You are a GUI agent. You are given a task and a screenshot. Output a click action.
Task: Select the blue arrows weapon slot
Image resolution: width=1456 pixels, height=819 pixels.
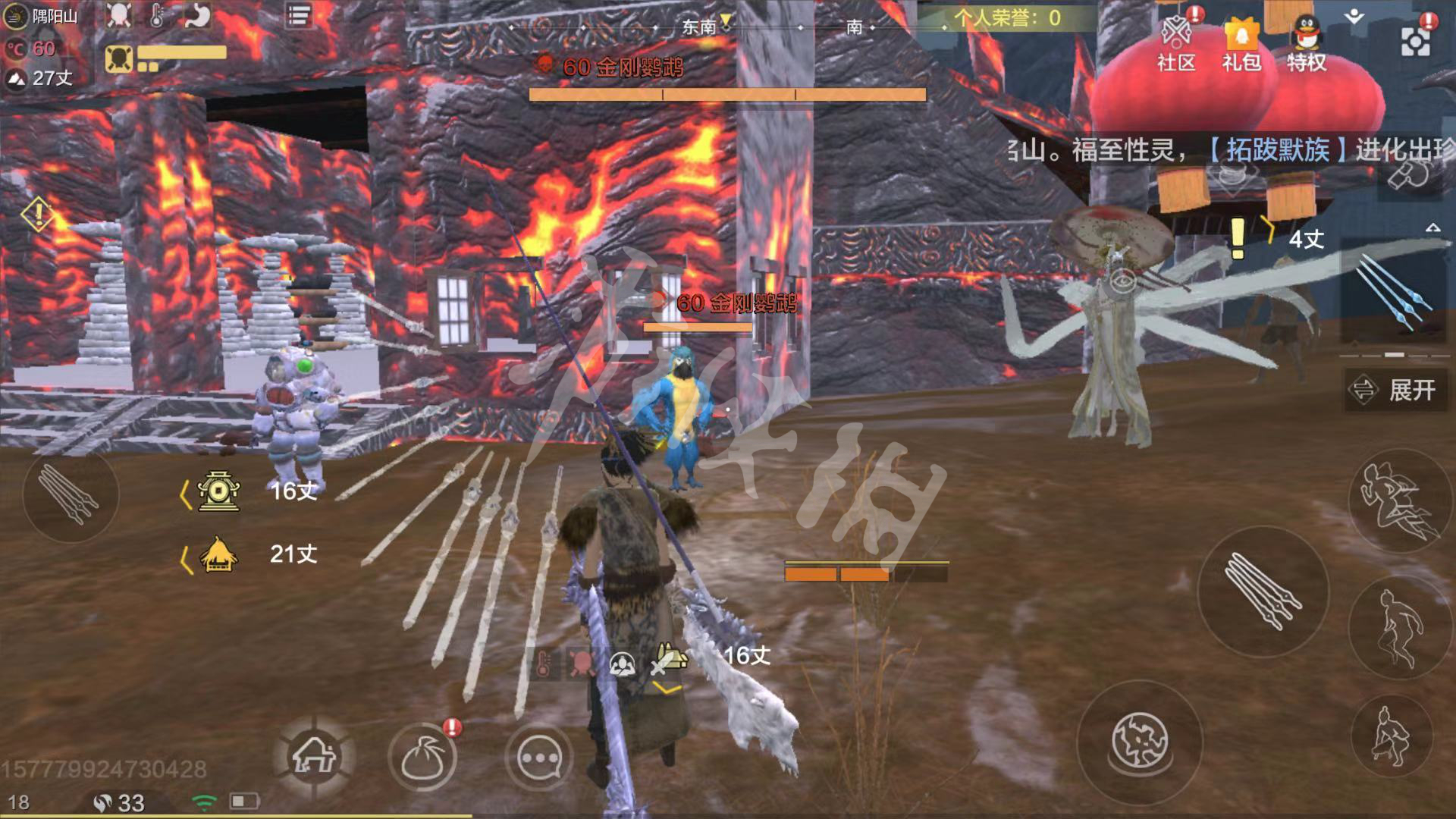coord(1392,292)
